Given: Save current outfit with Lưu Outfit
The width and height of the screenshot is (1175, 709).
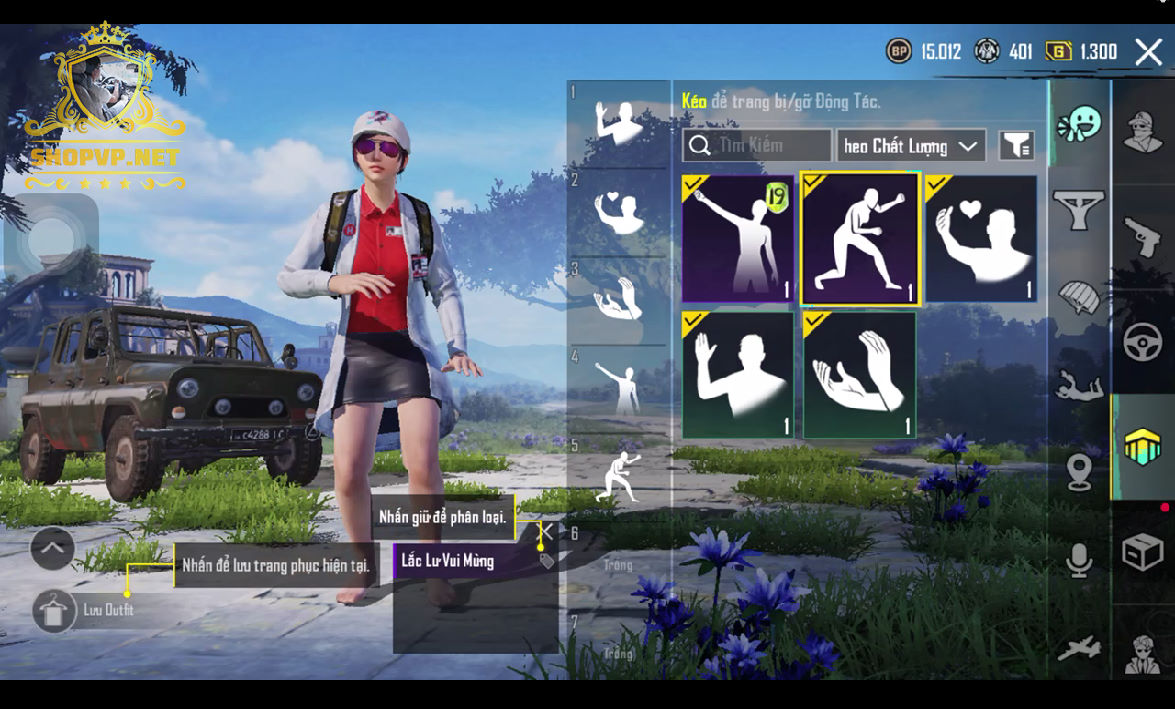Looking at the screenshot, I should [56, 610].
